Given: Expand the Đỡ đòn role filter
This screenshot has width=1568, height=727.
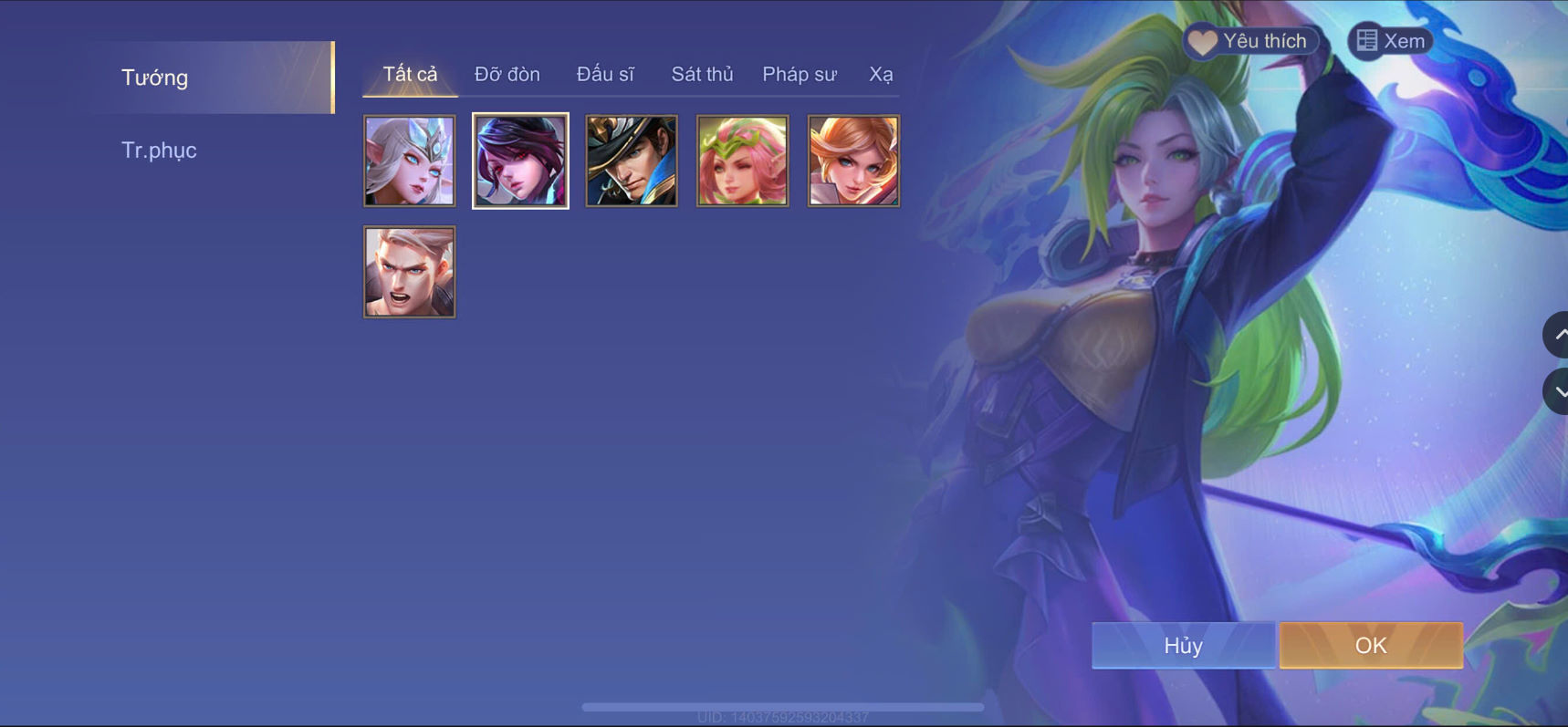Looking at the screenshot, I should (507, 74).
